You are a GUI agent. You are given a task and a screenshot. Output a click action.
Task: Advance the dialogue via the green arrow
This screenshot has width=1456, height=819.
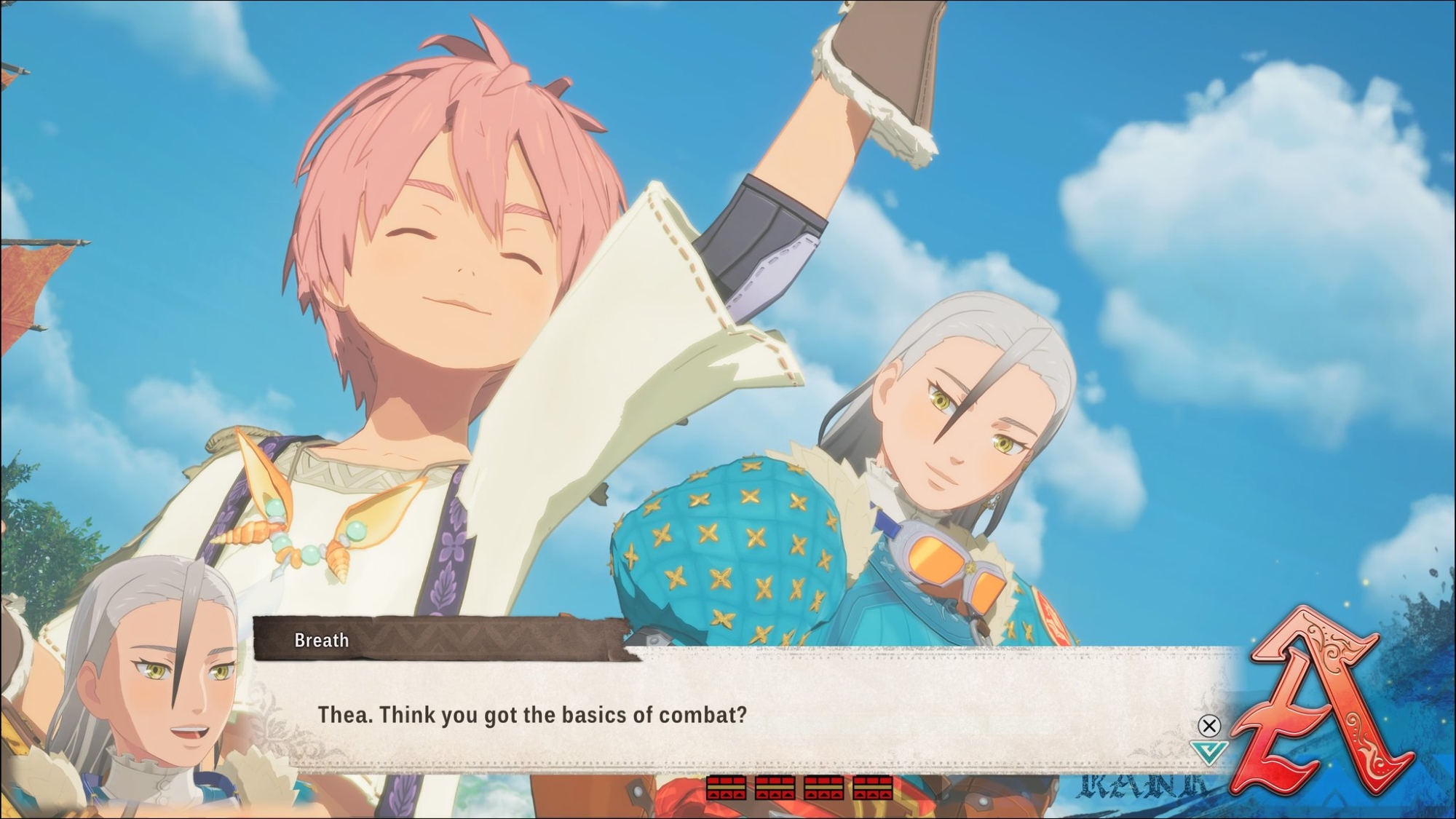coord(1208,752)
